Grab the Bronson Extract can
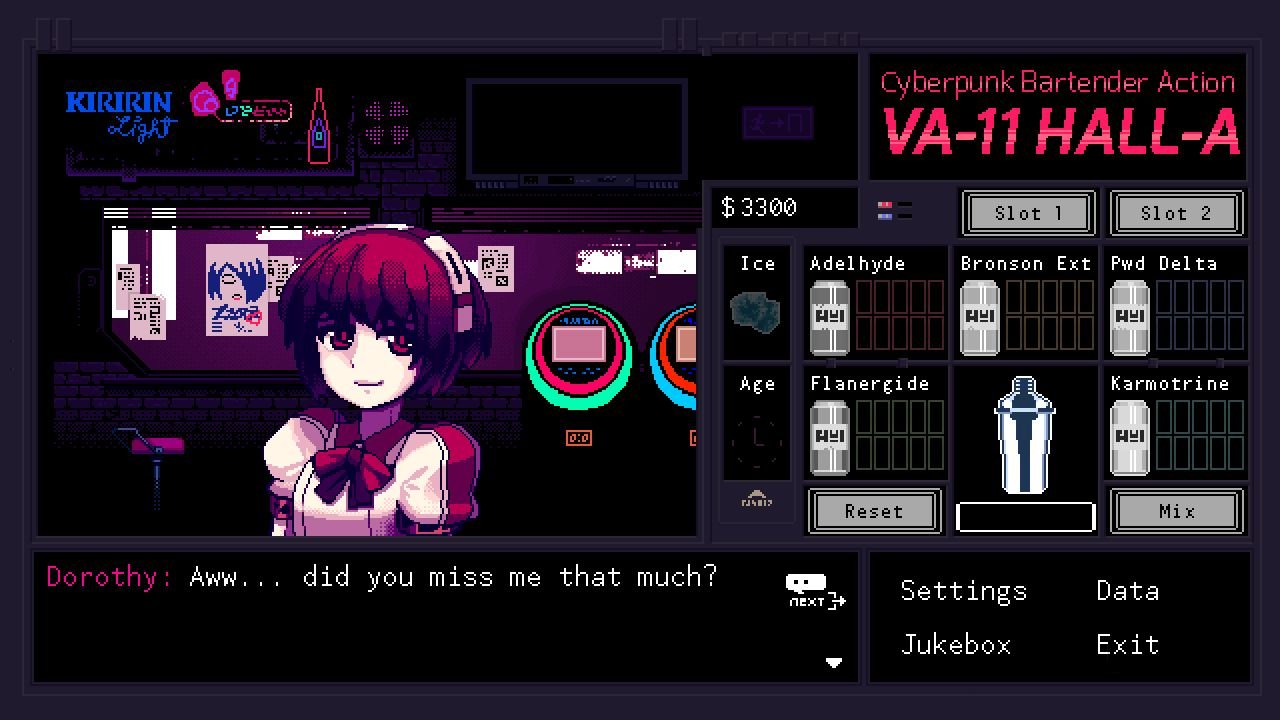This screenshot has height=720, width=1280. point(979,315)
